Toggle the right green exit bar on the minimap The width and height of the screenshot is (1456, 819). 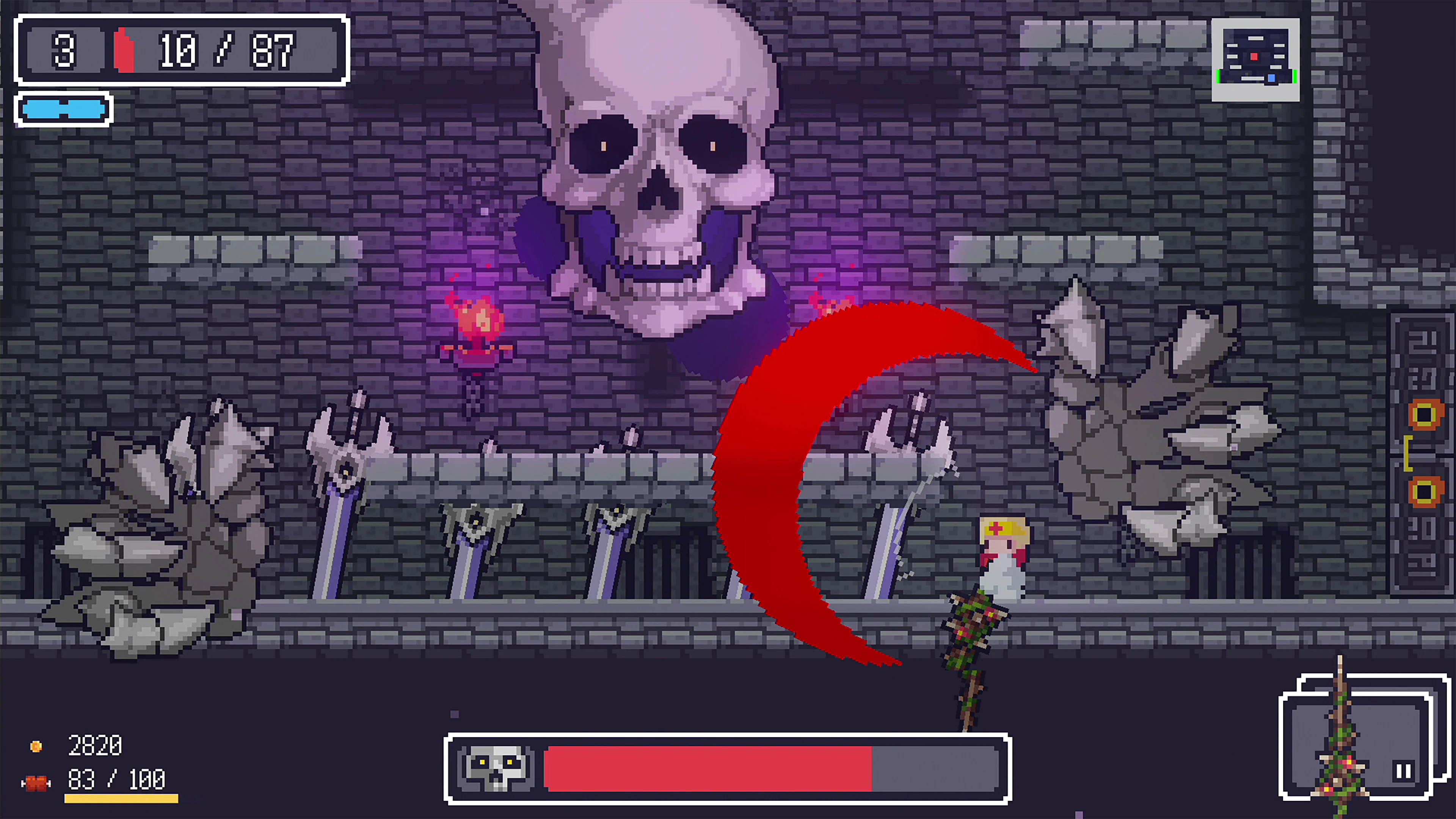point(1296,77)
